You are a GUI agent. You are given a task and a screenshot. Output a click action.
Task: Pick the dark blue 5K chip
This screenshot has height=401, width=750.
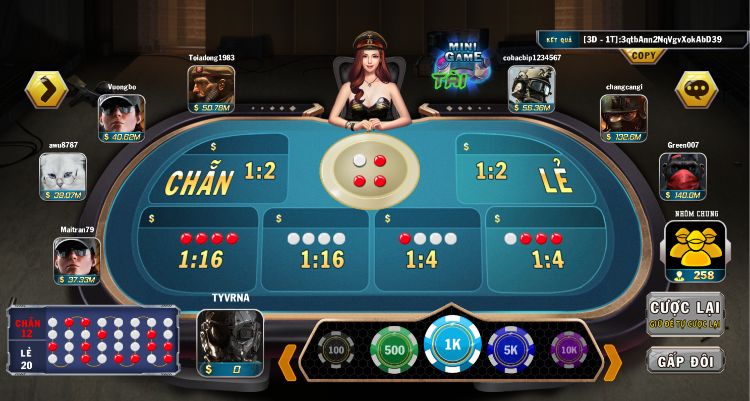point(513,351)
